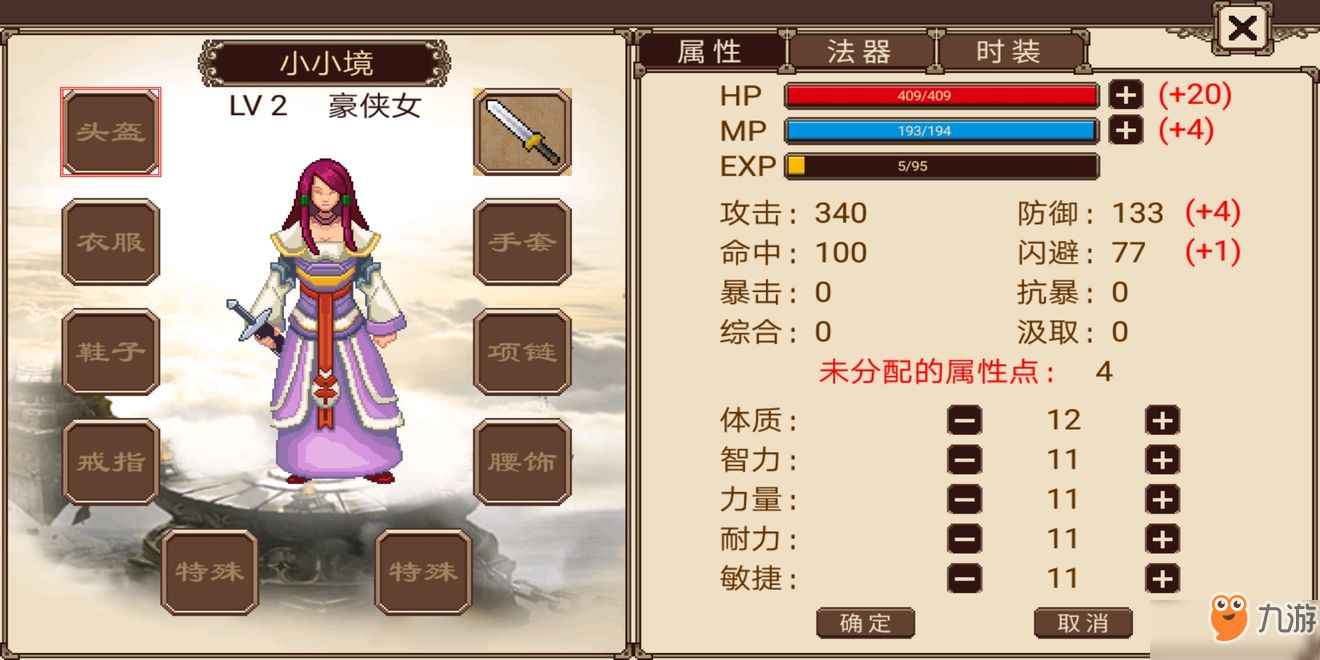Select the 属性 tab
The image size is (1320, 660).
click(711, 52)
